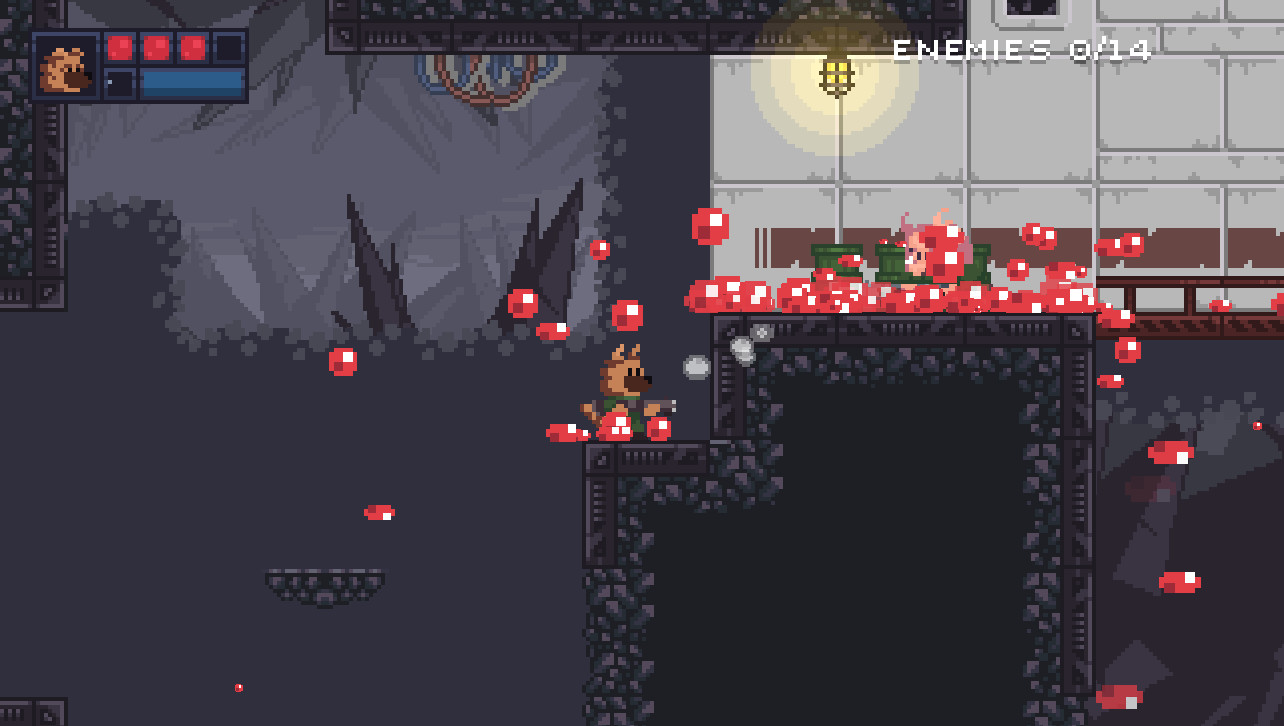
Task: Click the dog character portrait in the HUD
Action: click(67, 68)
